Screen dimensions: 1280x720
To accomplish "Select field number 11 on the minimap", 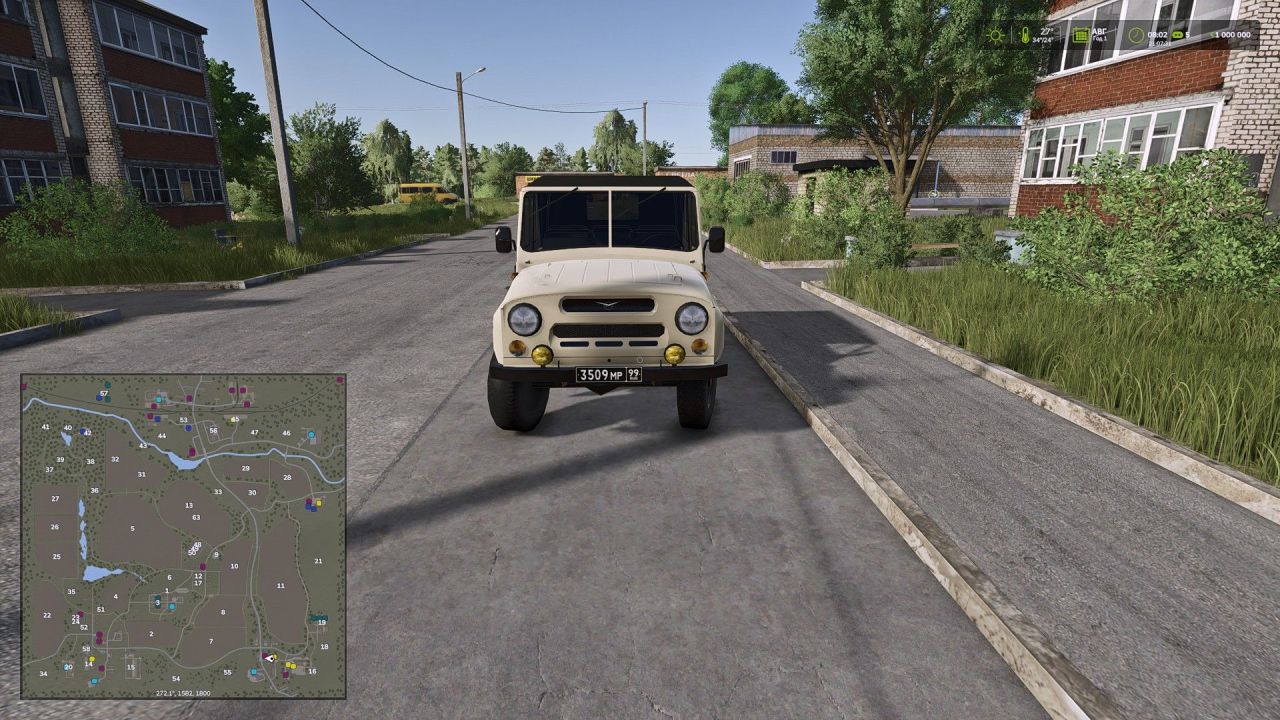I will 281,585.
